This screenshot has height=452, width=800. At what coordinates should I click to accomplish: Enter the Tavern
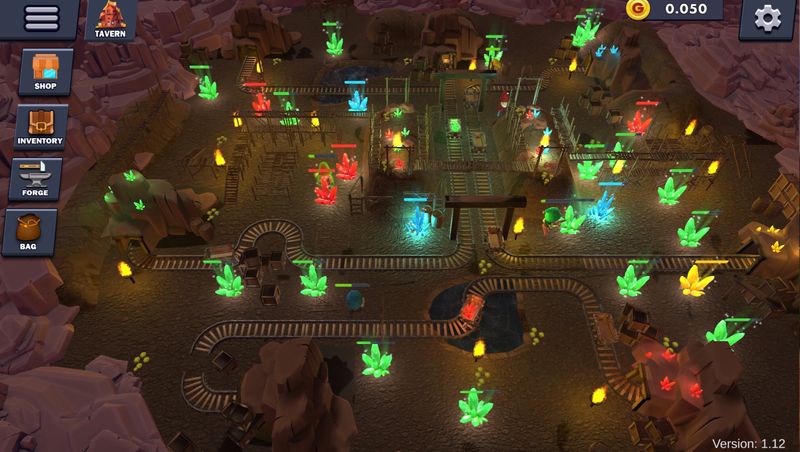tap(110, 20)
